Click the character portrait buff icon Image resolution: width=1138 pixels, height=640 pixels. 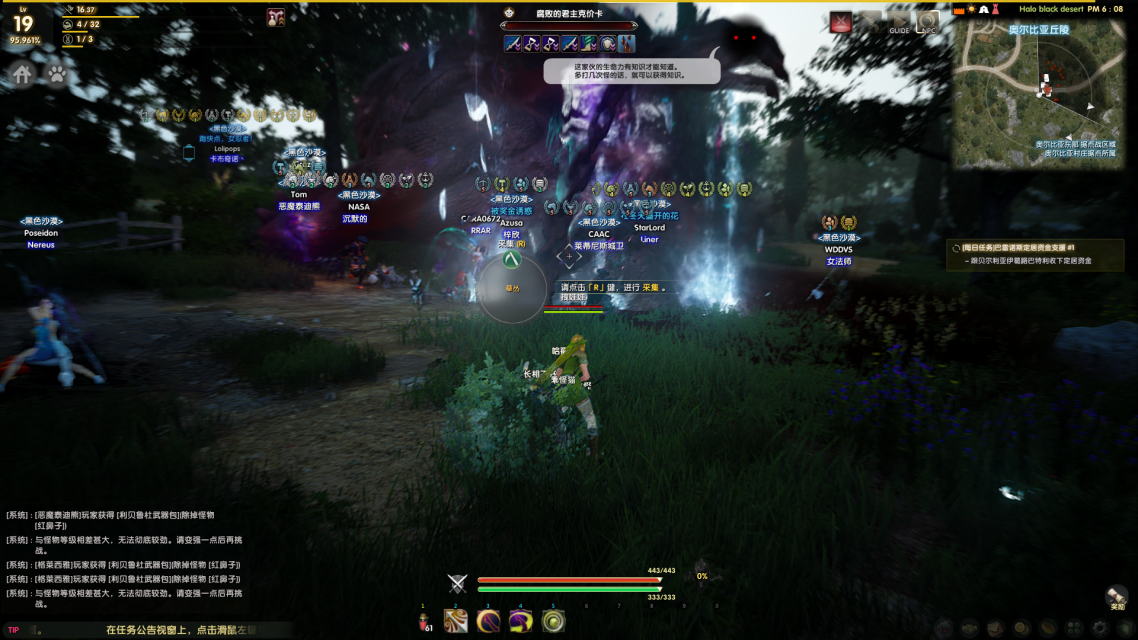coord(276,17)
